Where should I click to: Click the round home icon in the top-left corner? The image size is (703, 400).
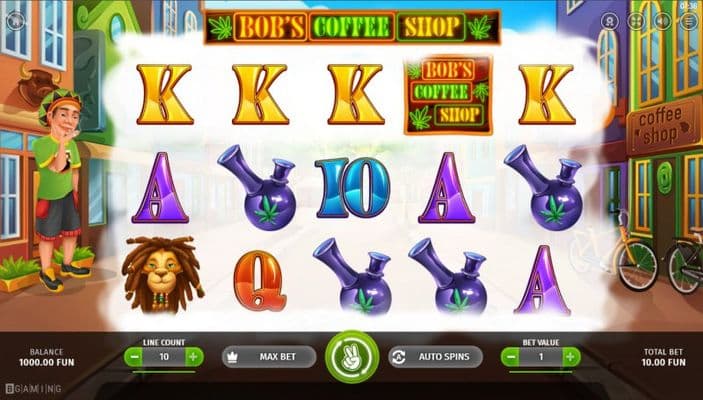16,20
